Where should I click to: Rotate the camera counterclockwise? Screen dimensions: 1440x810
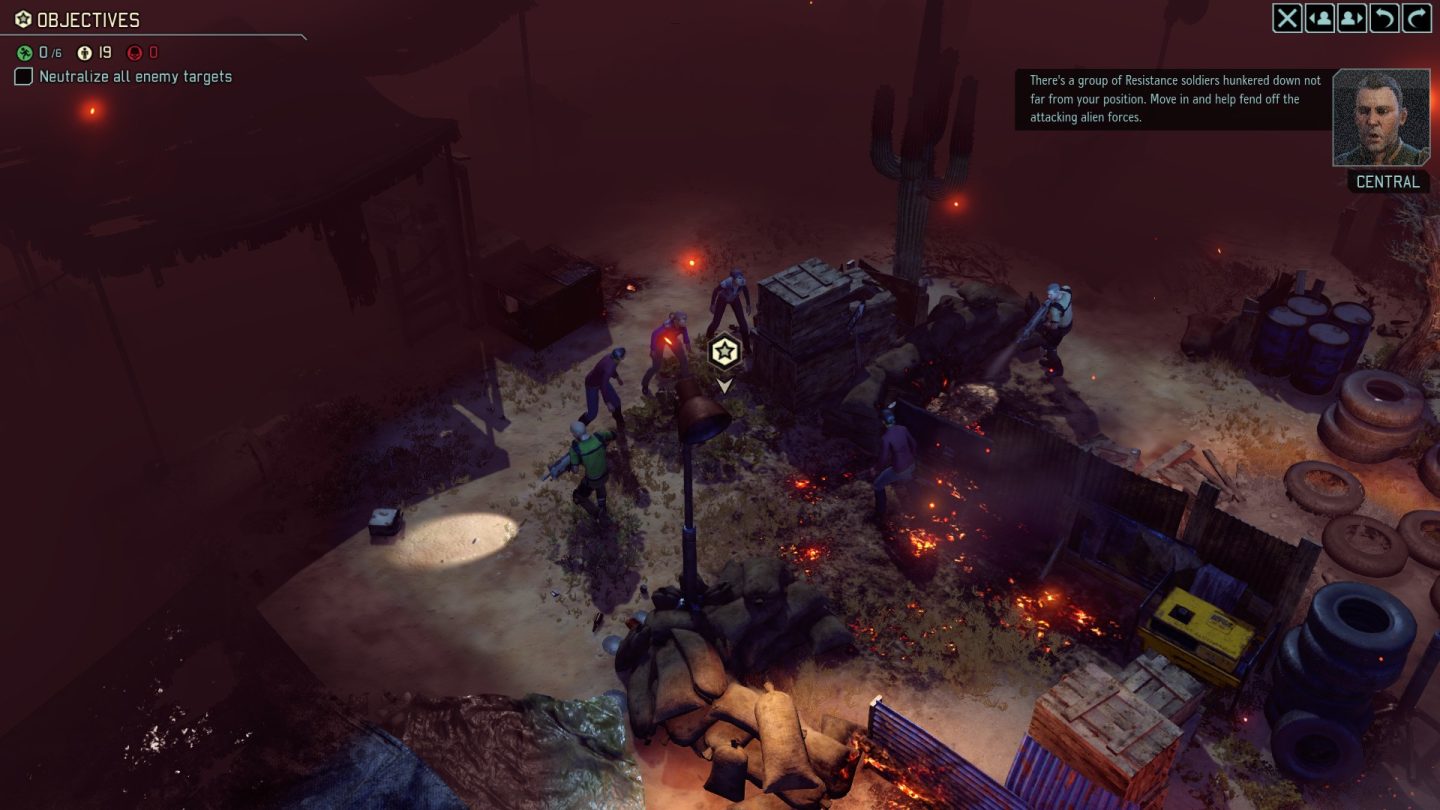pyautogui.click(x=1384, y=19)
